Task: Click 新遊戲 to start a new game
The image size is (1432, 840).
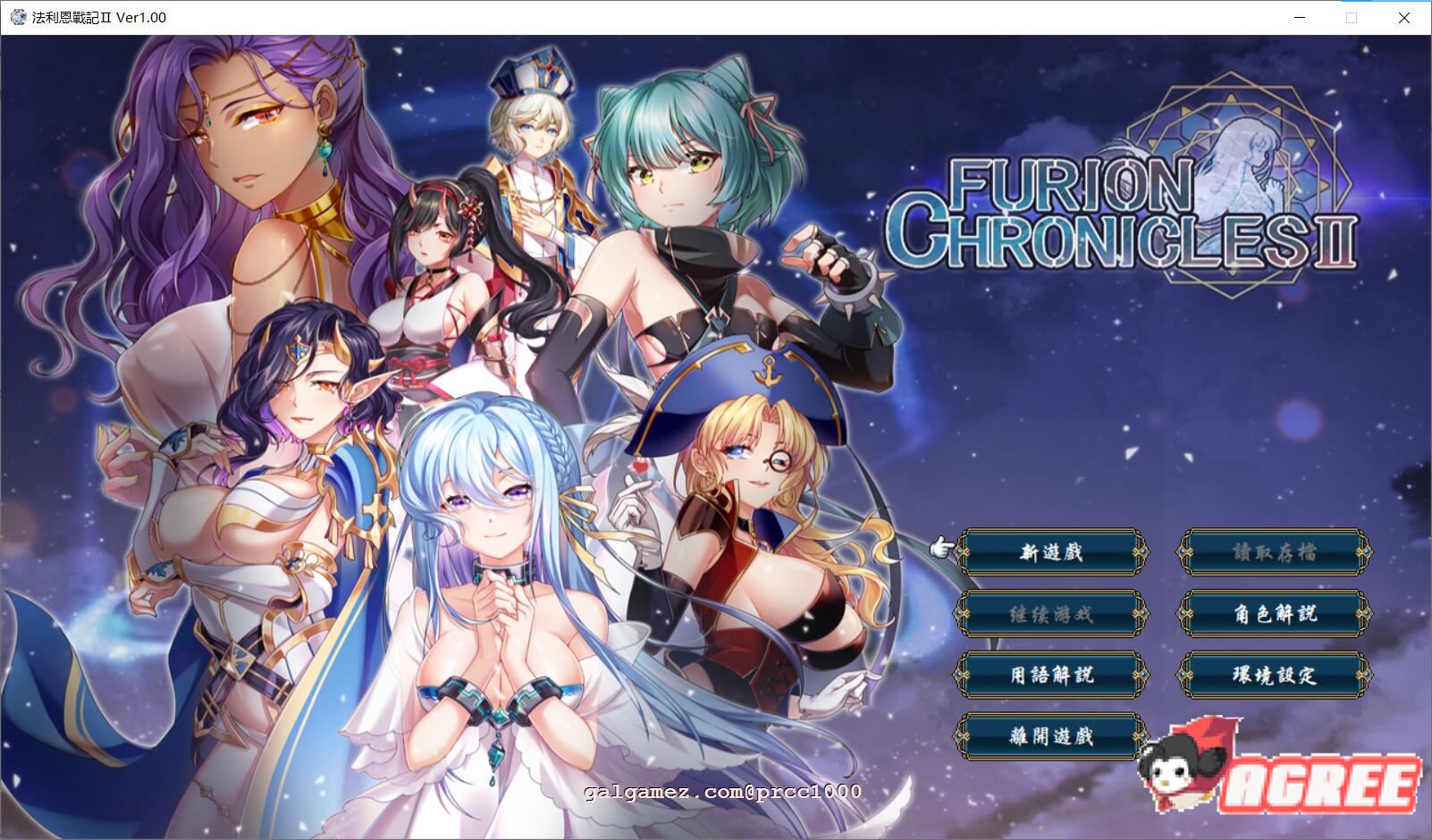Action: pos(1051,552)
